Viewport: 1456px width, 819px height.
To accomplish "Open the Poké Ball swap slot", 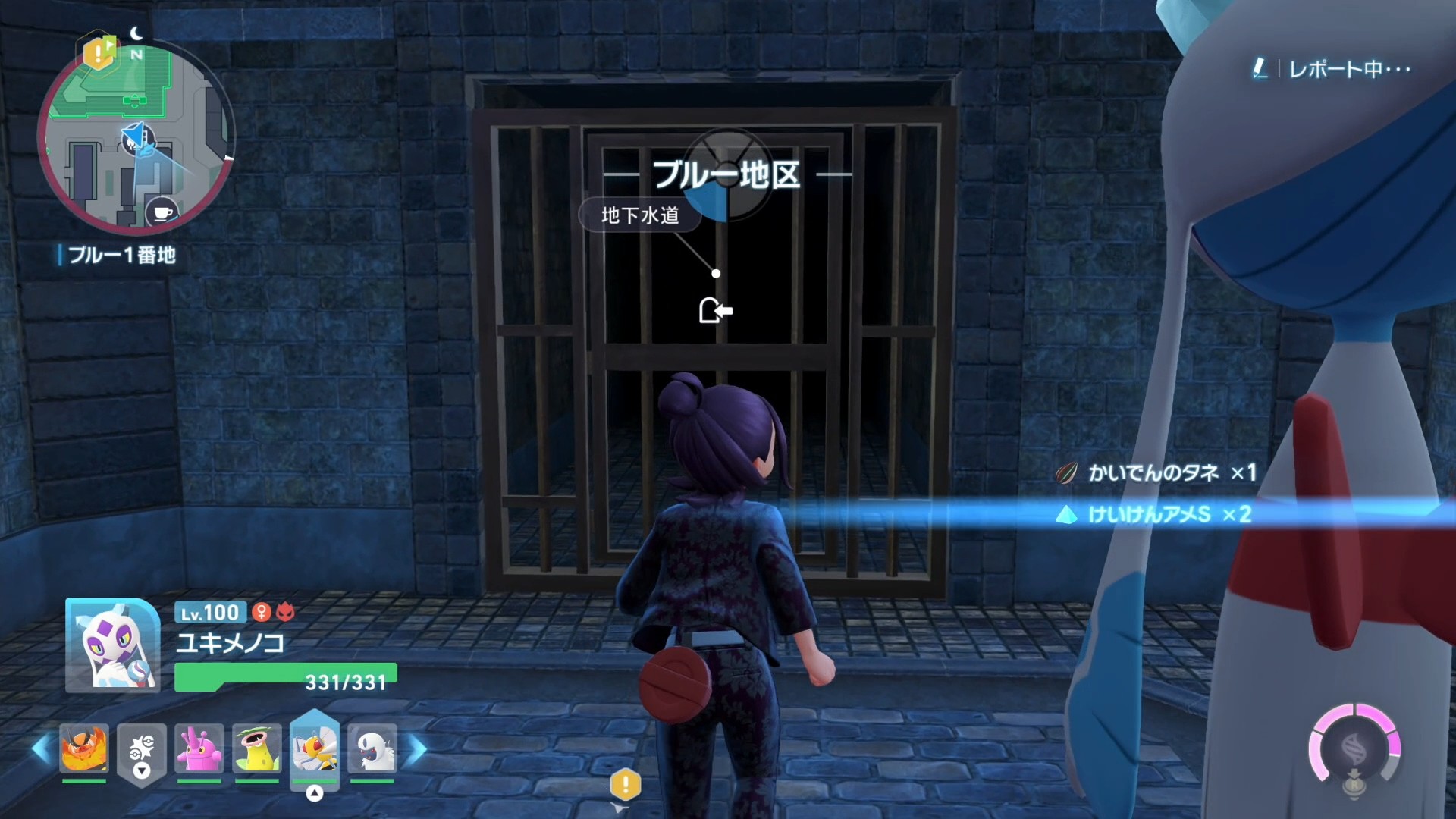I will pyautogui.click(x=142, y=751).
